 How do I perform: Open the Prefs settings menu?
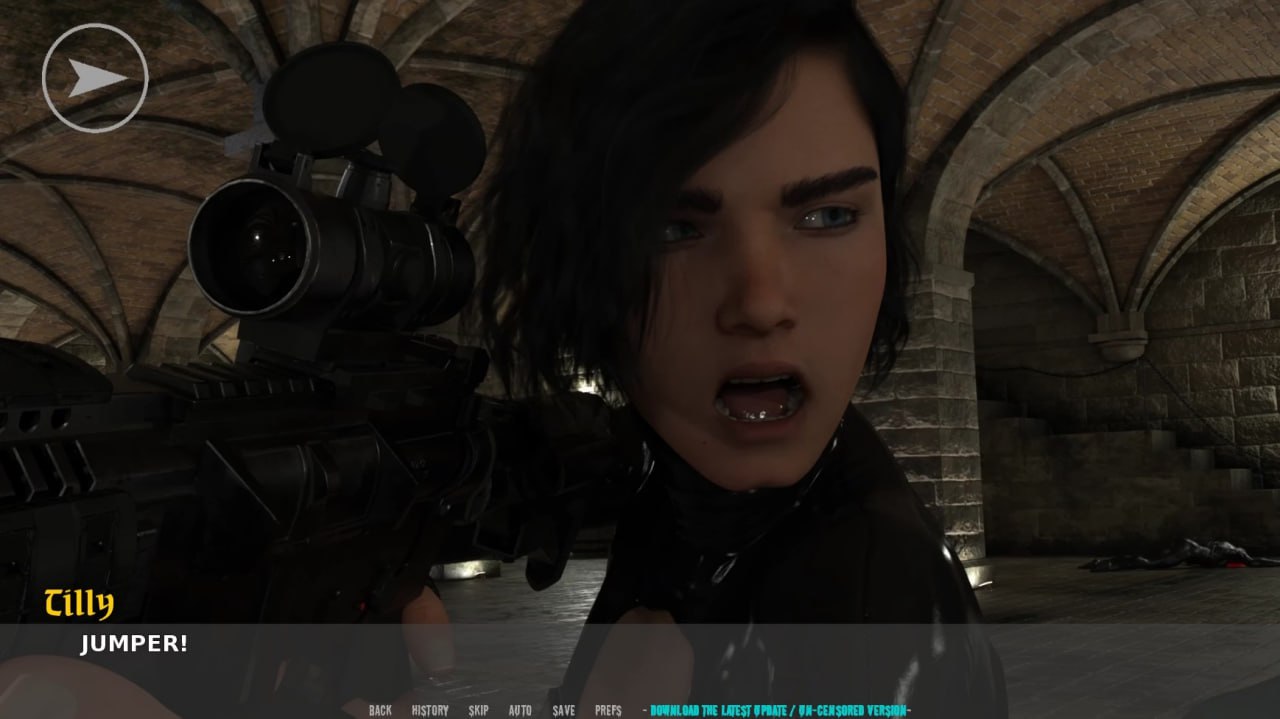[608, 710]
